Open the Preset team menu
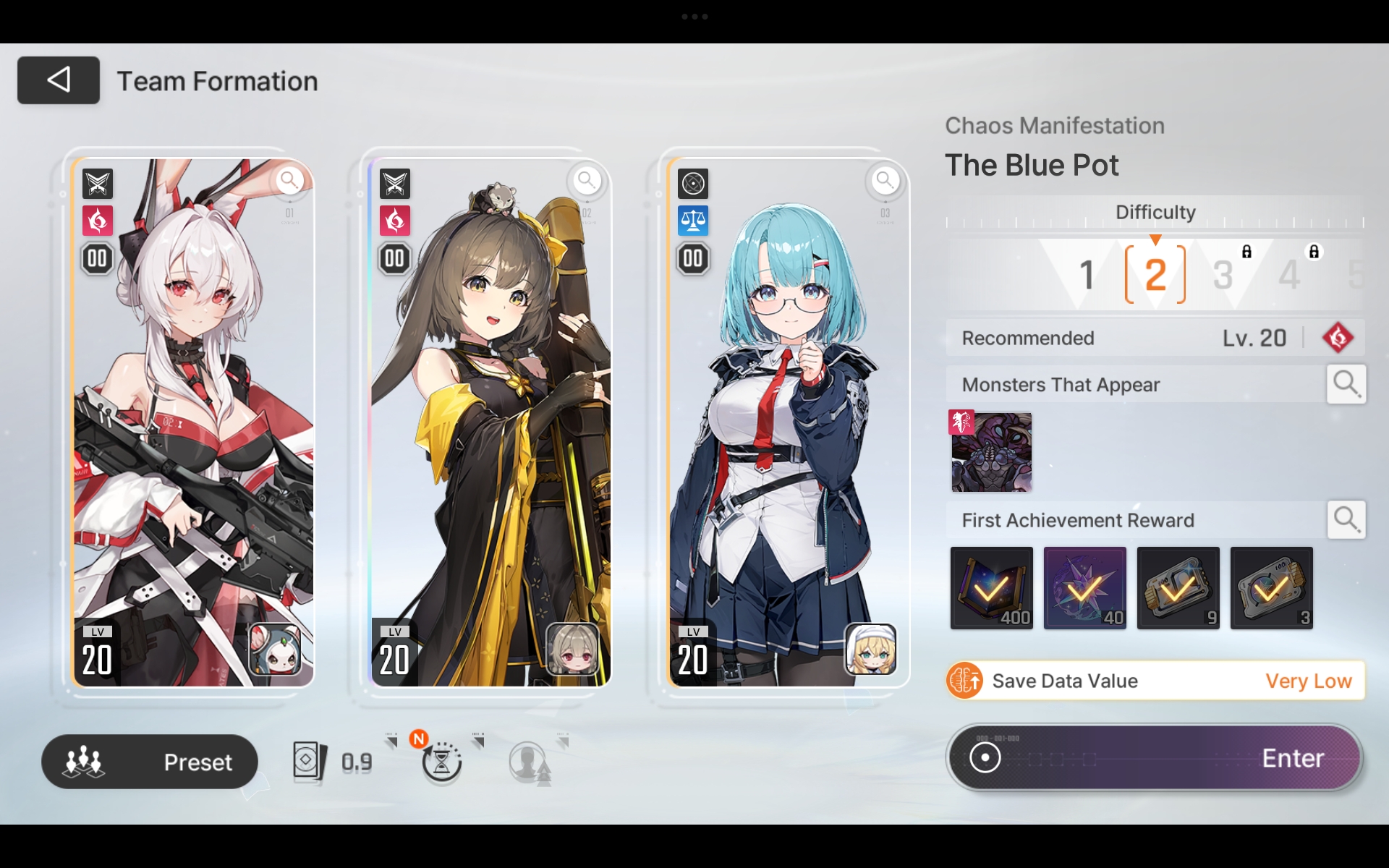The width and height of the screenshot is (1389, 868). (150, 762)
